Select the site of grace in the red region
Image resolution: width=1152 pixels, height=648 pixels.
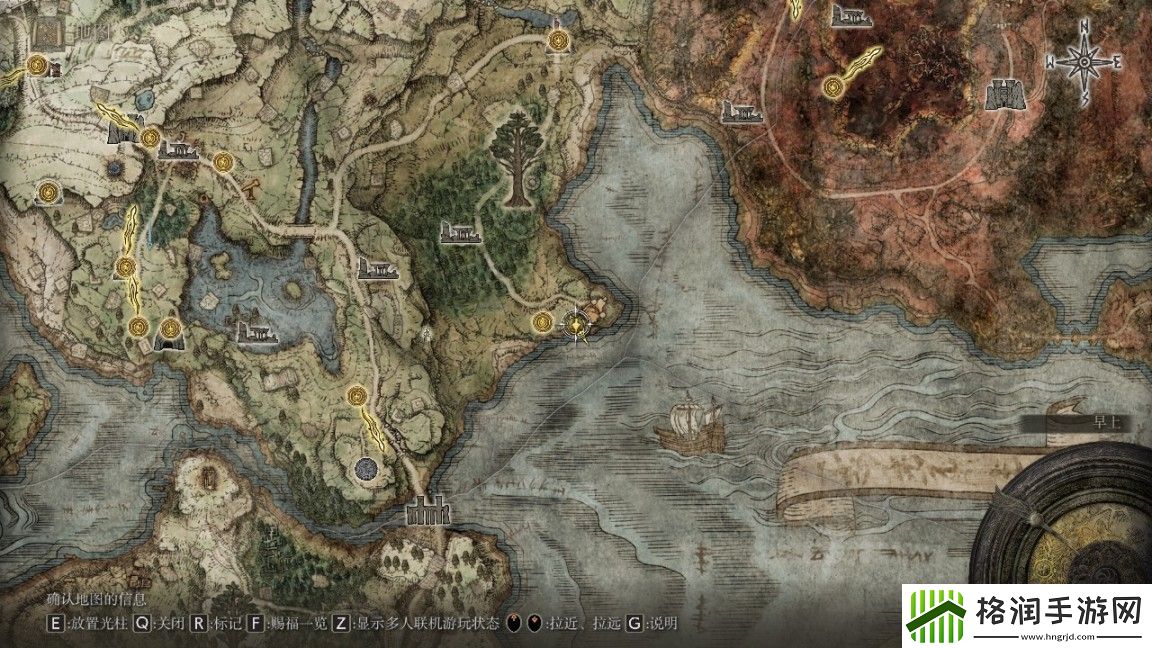[832, 89]
